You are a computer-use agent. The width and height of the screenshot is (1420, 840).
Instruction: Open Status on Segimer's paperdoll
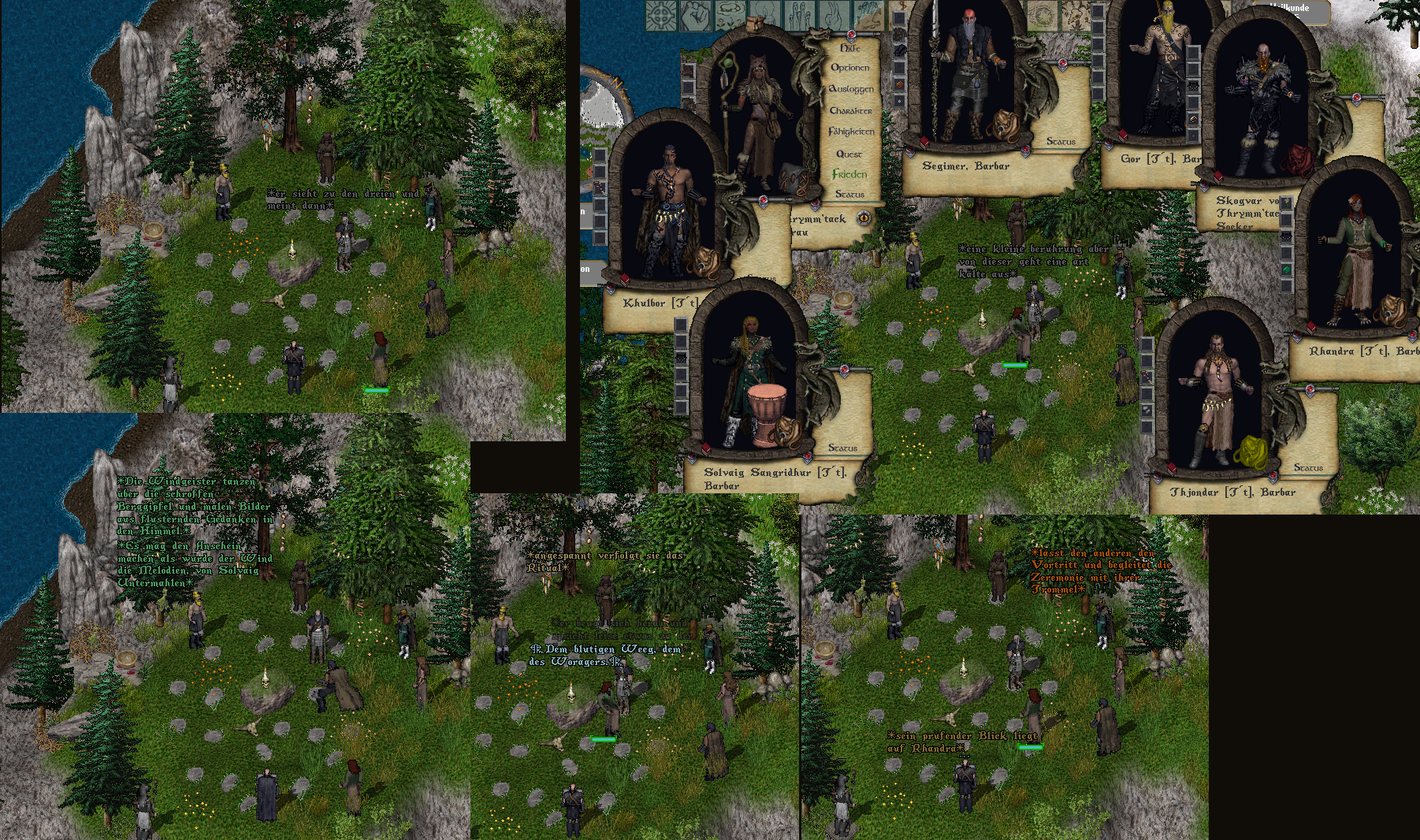click(1061, 142)
